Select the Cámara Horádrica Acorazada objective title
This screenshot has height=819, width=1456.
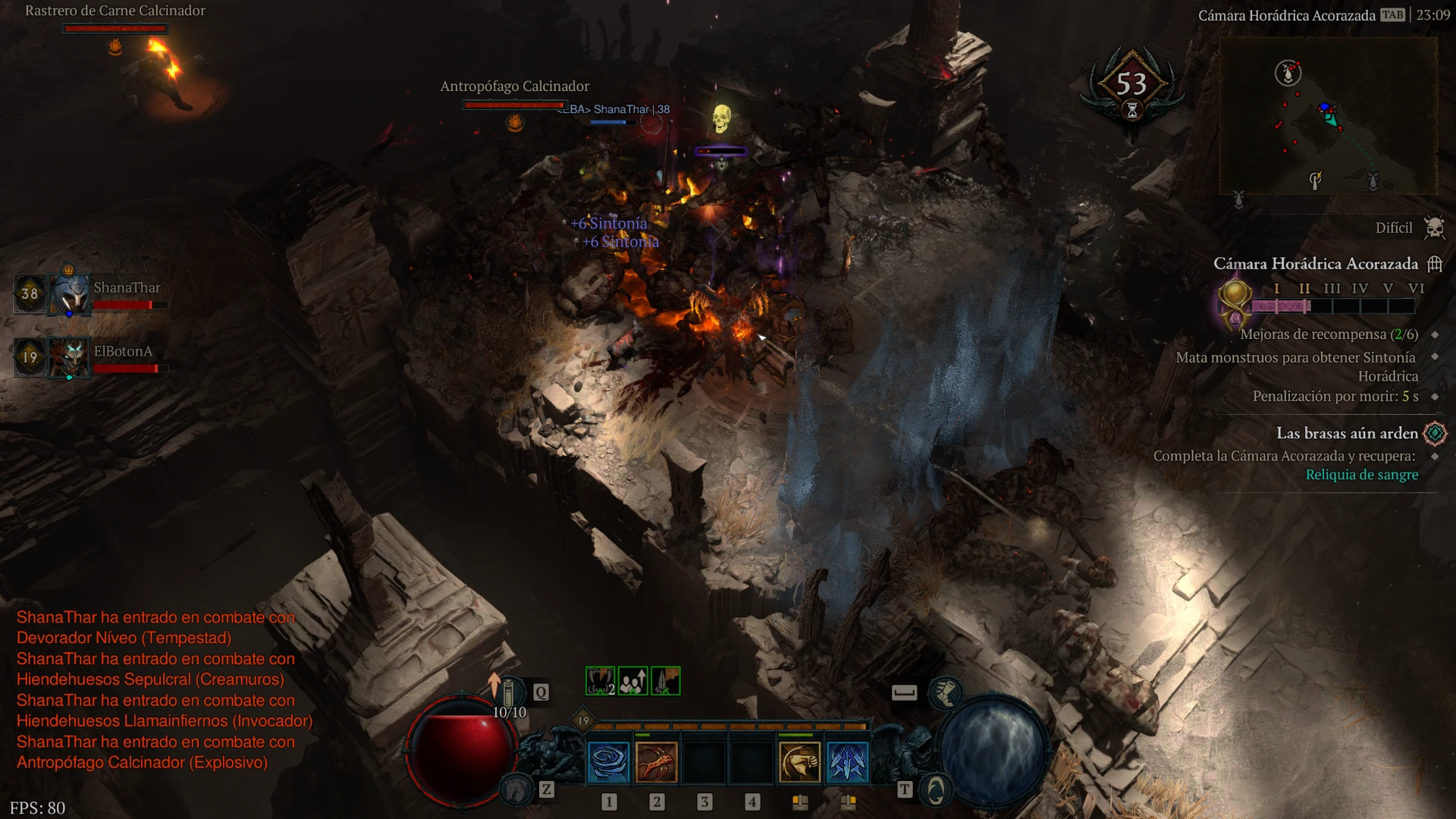point(1315,264)
